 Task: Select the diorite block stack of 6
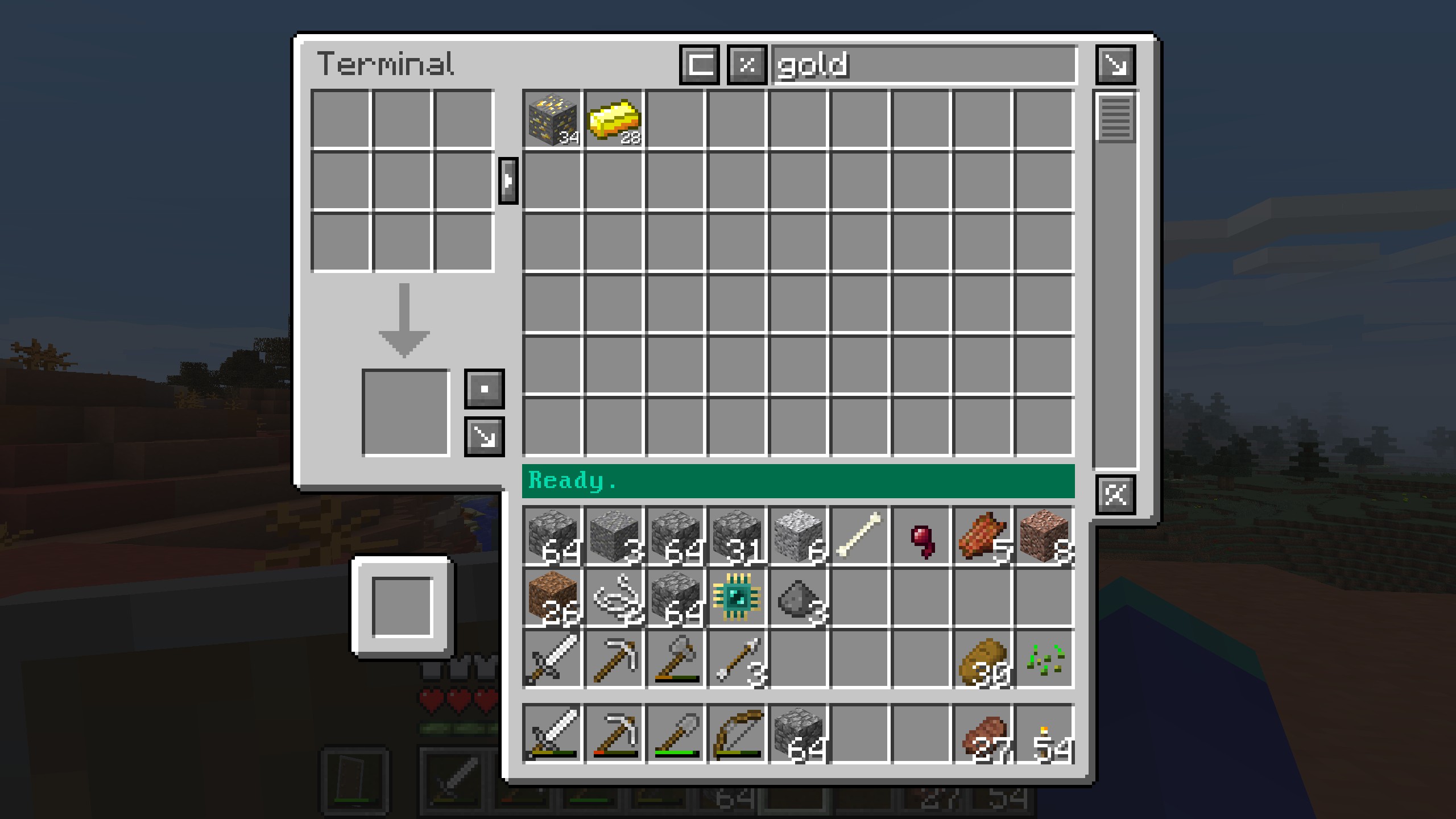click(x=799, y=536)
